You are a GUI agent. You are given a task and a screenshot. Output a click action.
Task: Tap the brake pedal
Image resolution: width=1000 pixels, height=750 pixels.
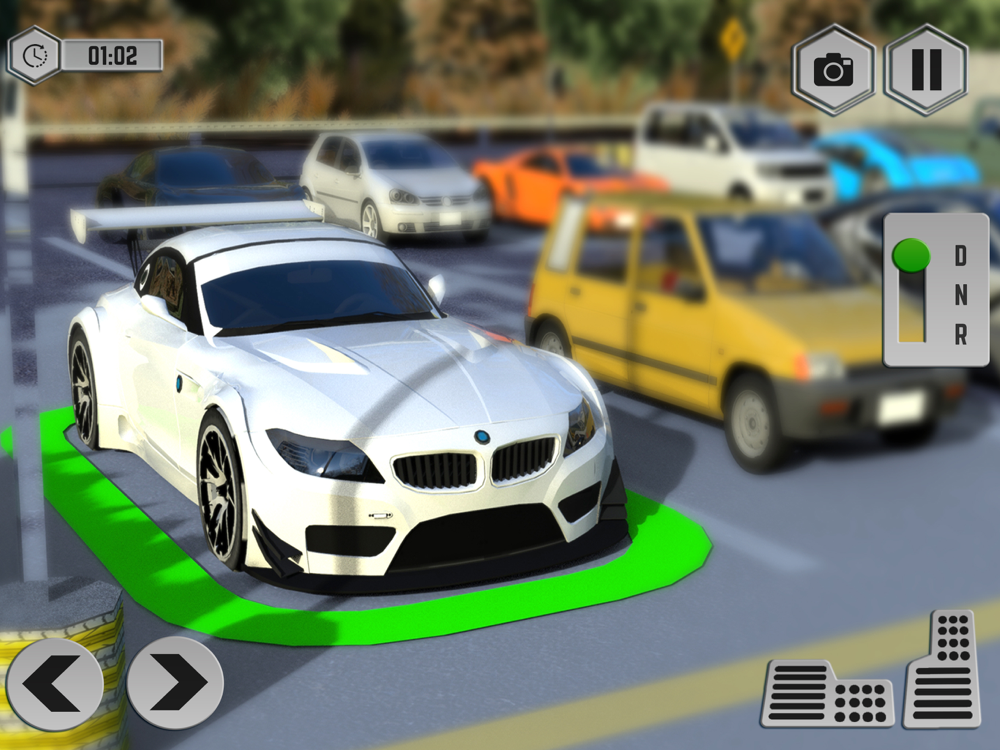(x=827, y=692)
